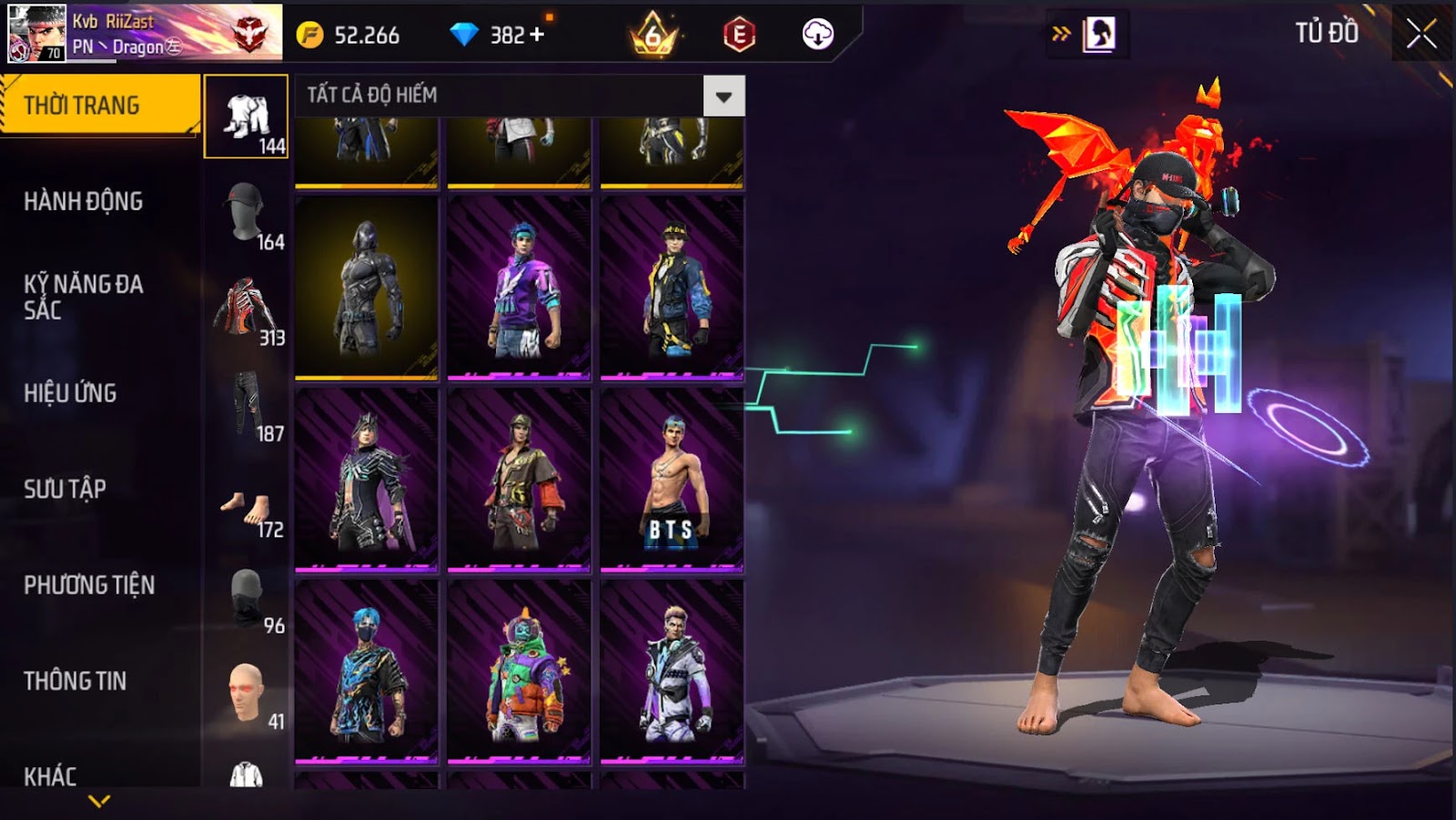Select the Hiệu Ứng category
Viewport: 1456px width, 820px height.
pos(71,393)
